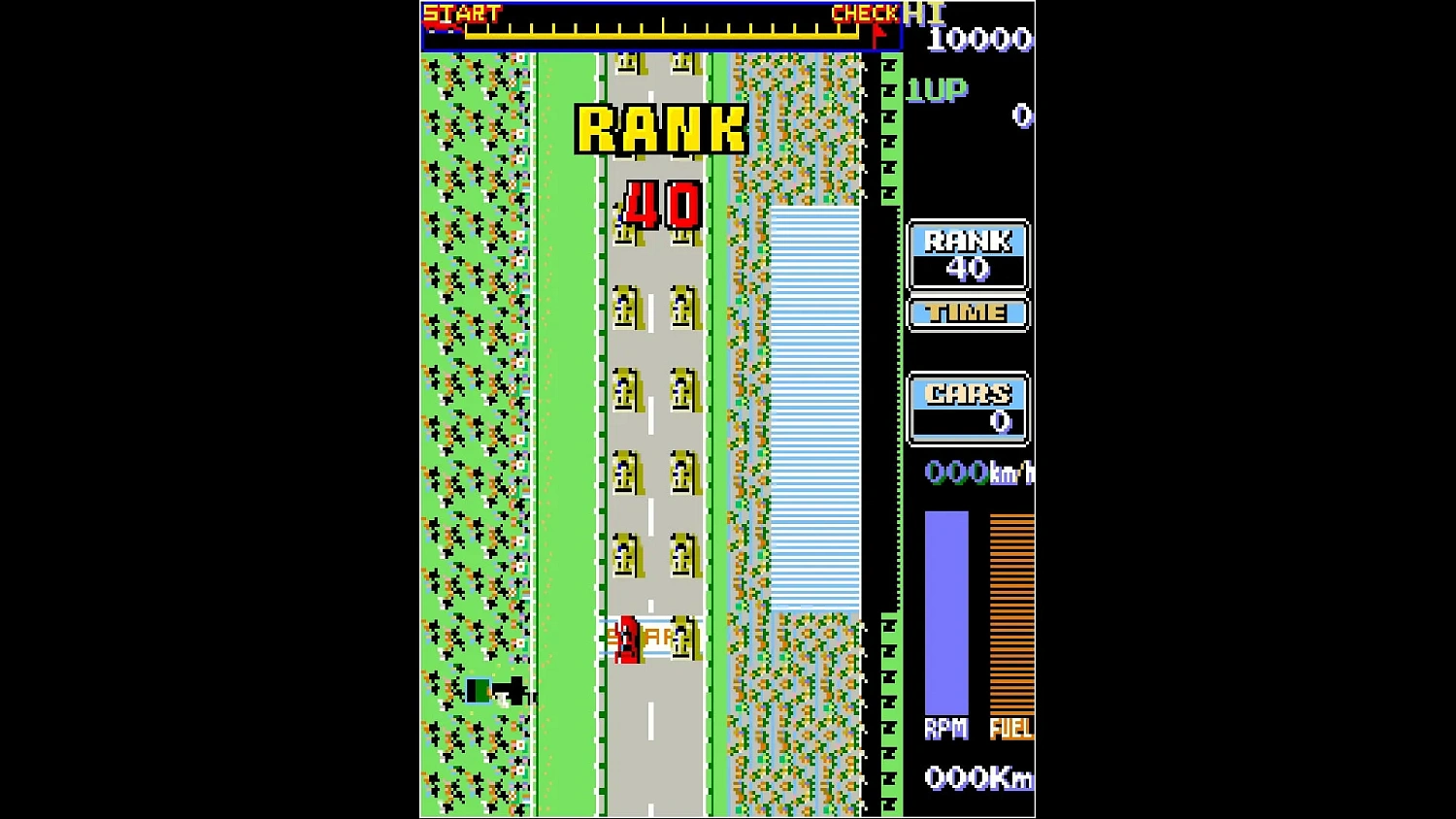Click the HI 10000 high score value

pyautogui.click(x=977, y=40)
